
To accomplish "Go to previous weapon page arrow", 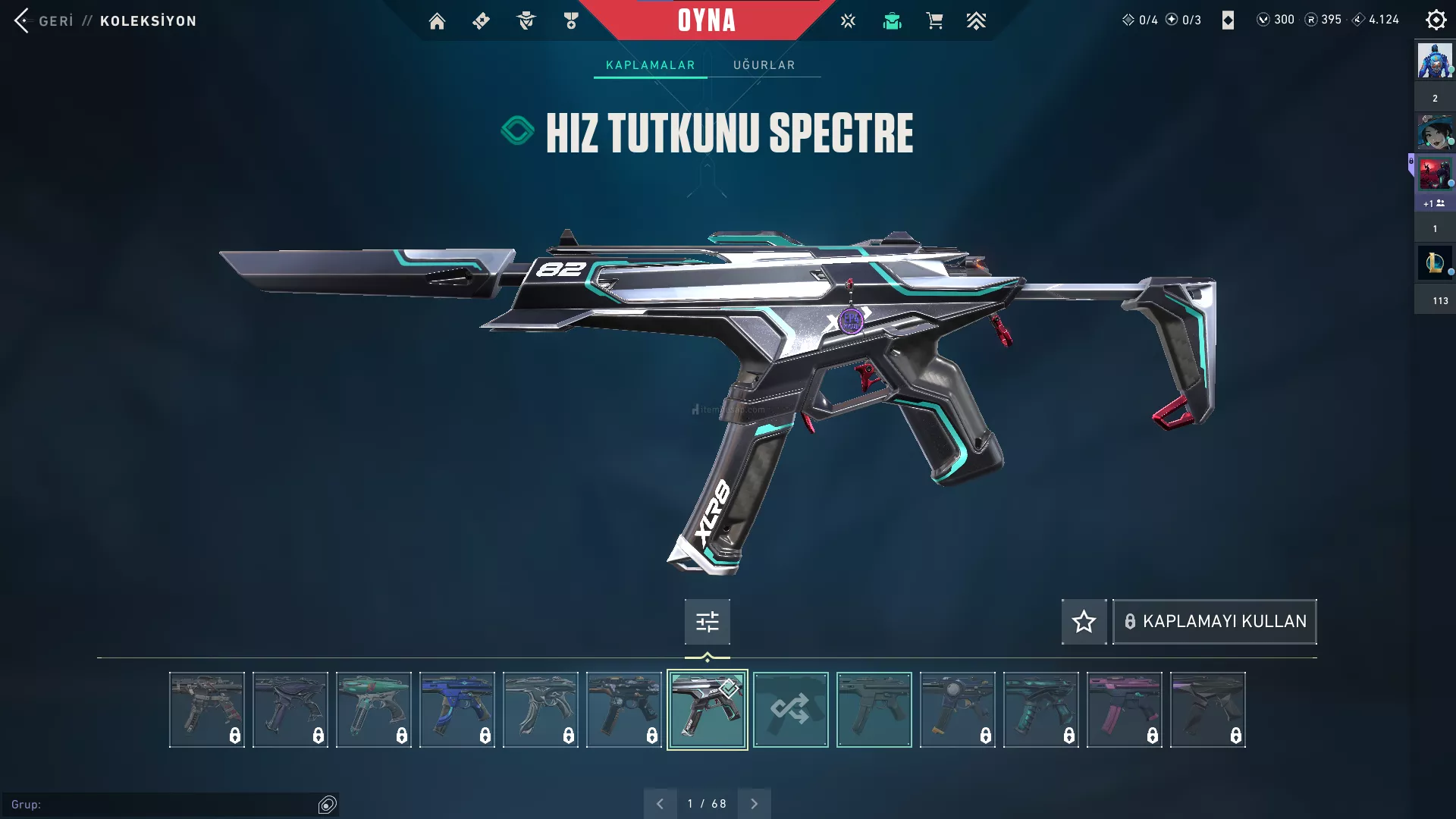I will 660,804.
